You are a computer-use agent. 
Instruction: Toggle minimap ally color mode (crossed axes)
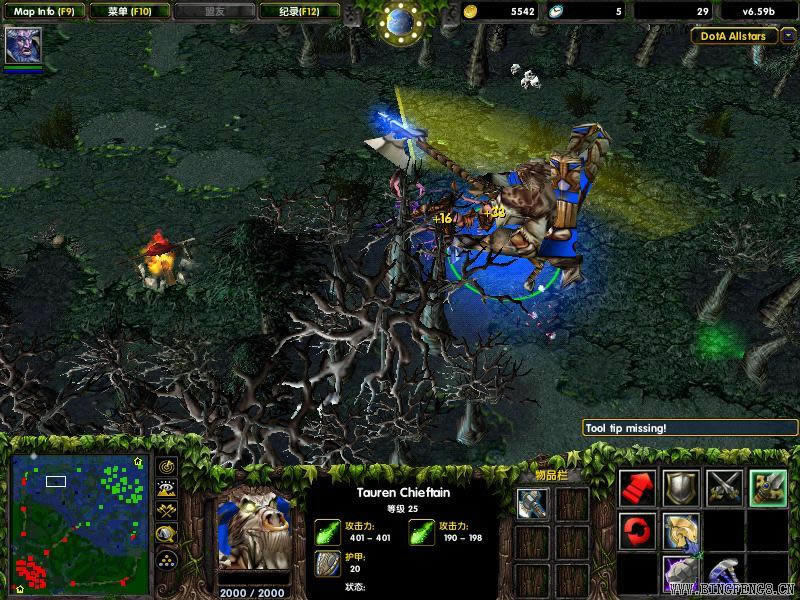coord(167,511)
